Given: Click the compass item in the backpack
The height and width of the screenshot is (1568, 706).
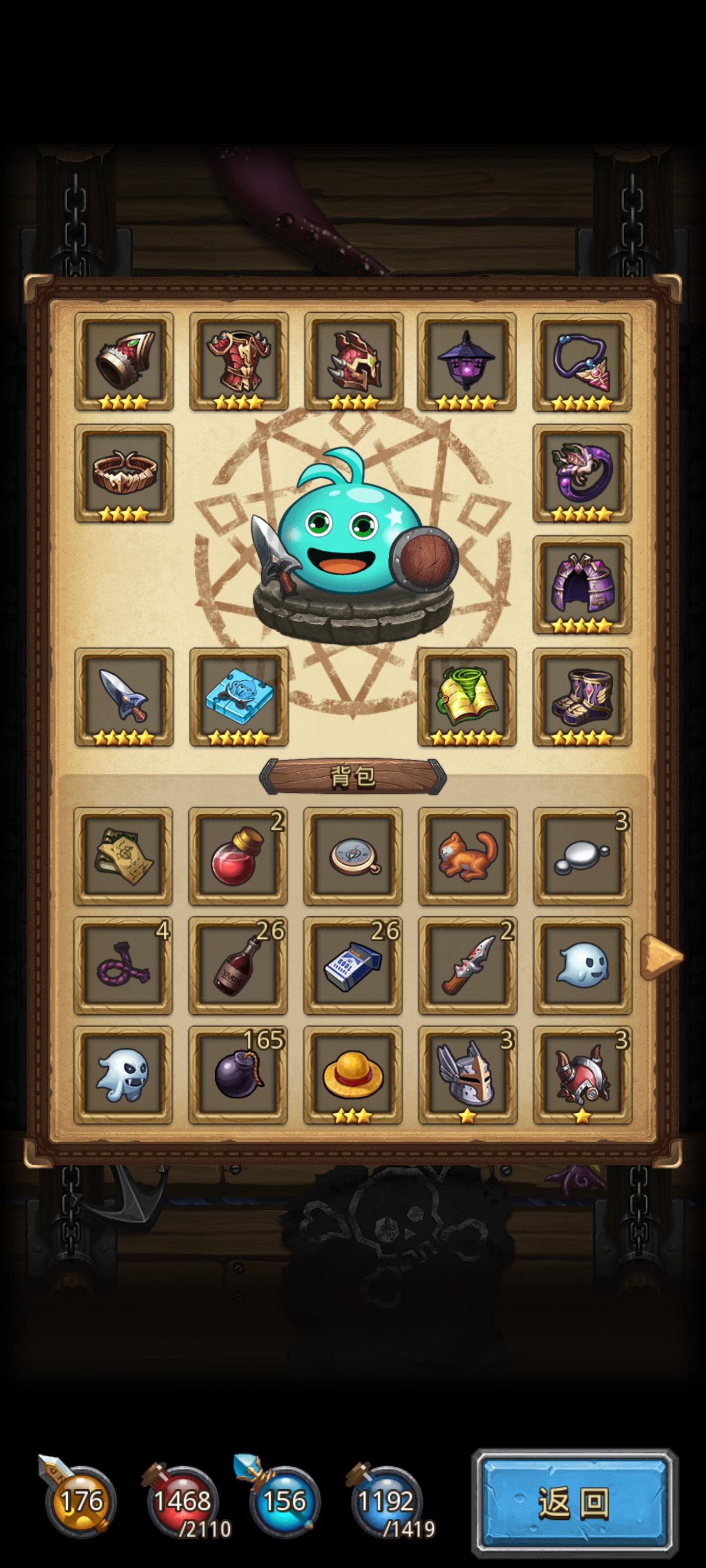Looking at the screenshot, I should click(x=353, y=858).
